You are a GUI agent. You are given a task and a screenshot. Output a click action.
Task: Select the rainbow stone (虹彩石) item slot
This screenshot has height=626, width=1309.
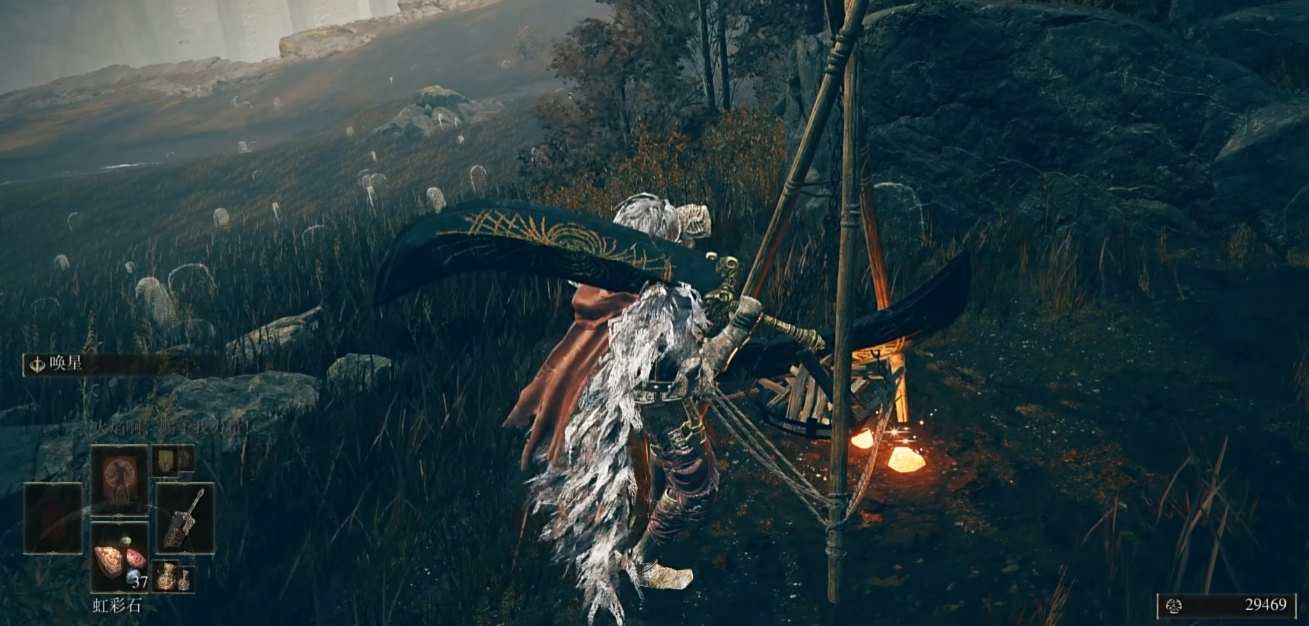click(120, 558)
